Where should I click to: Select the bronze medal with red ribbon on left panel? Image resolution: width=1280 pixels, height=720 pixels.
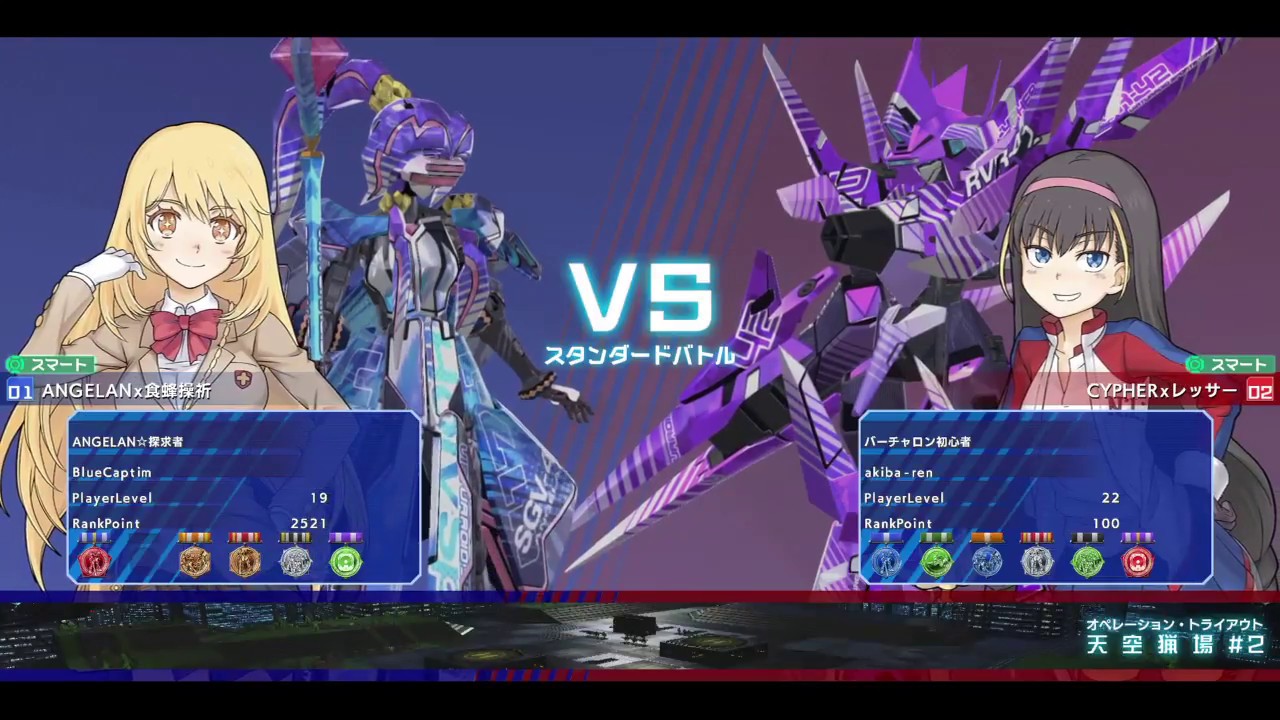pos(245,561)
